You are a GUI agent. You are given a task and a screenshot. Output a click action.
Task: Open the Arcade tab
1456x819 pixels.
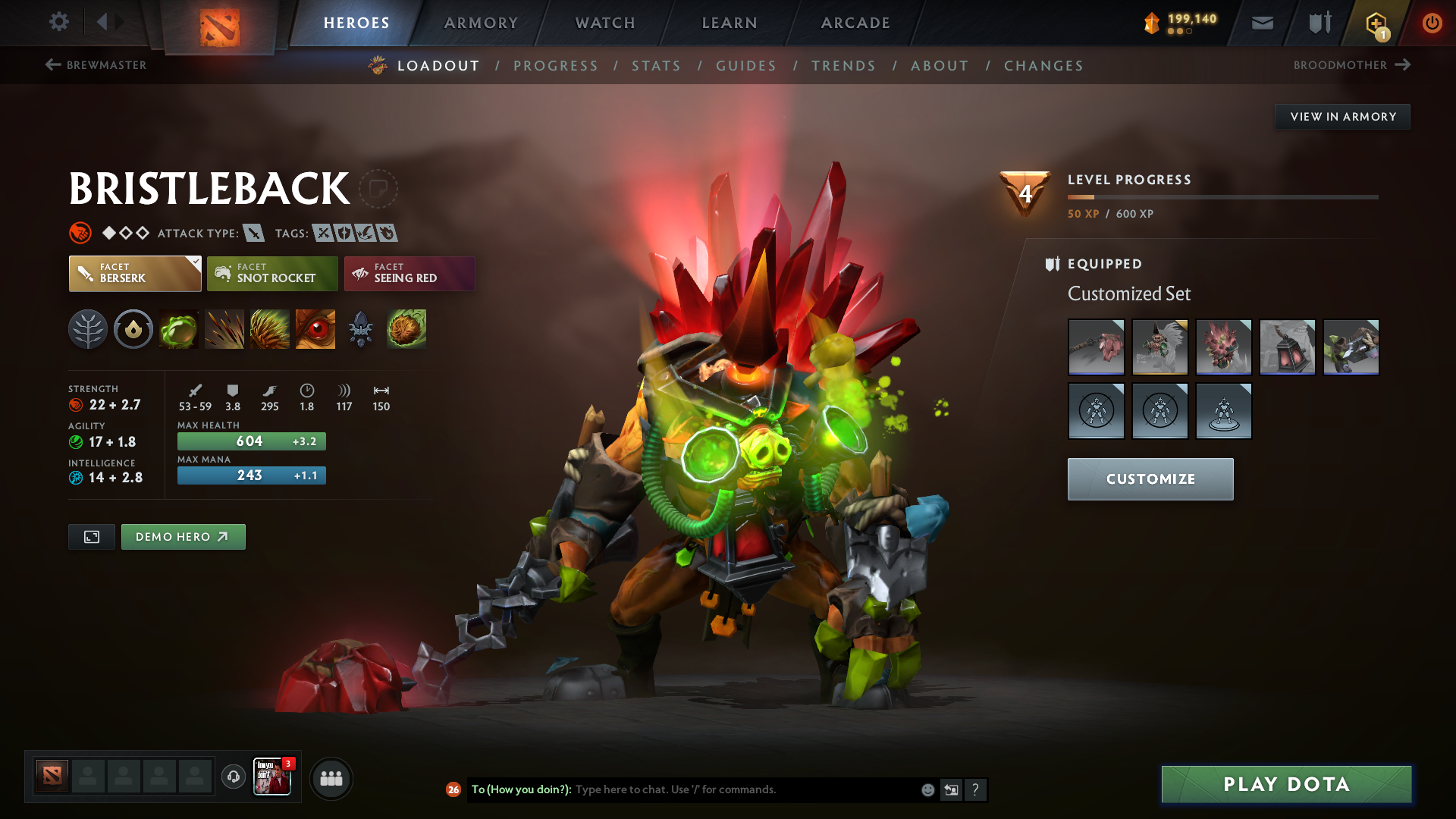pyautogui.click(x=855, y=23)
